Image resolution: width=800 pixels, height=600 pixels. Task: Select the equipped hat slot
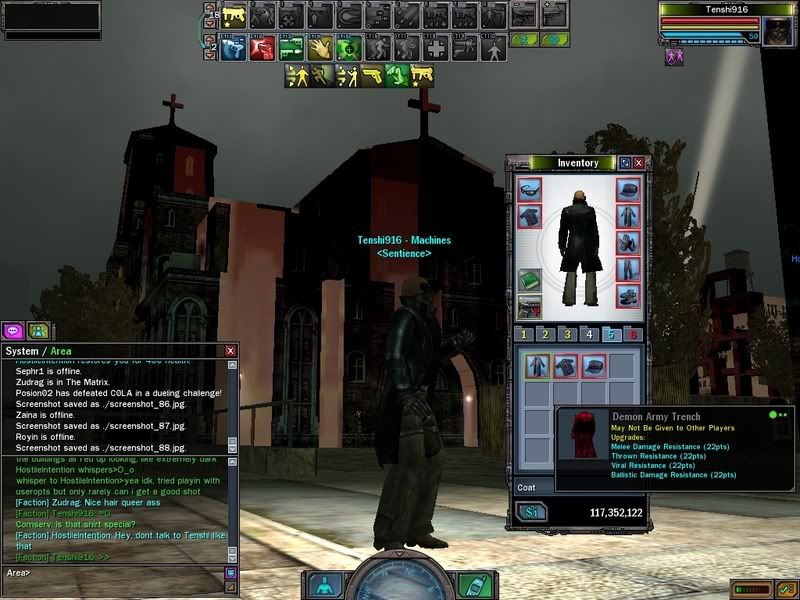[x=627, y=190]
